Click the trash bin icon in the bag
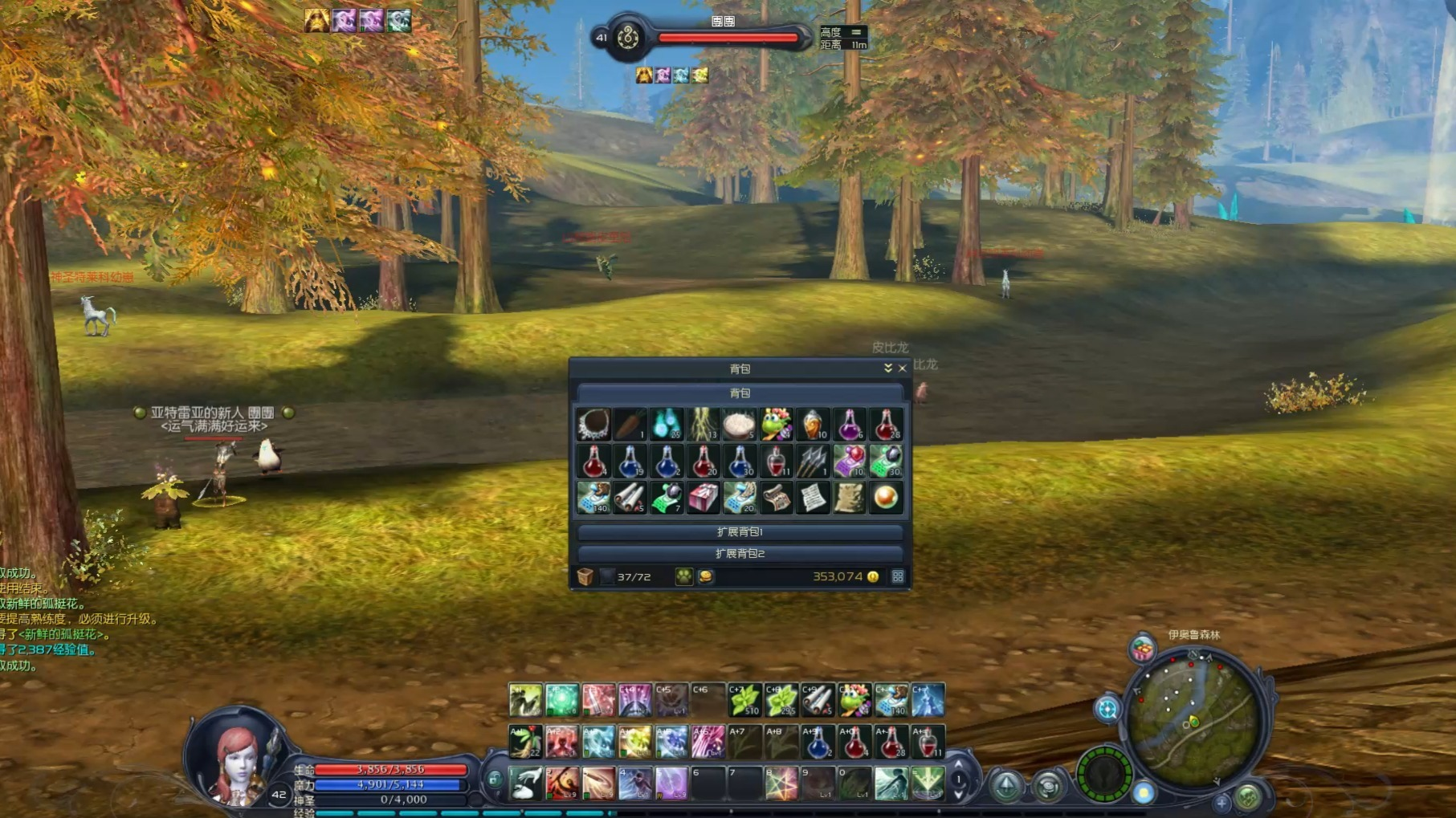This screenshot has height=818, width=1456. click(x=585, y=577)
